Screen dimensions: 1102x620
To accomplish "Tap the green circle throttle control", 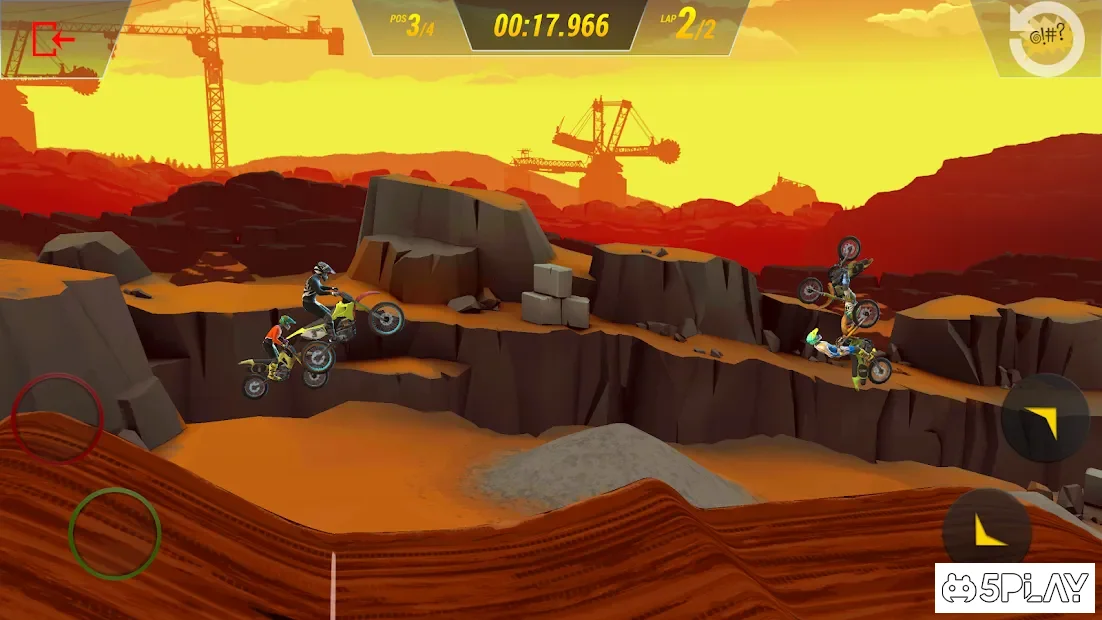I will pyautogui.click(x=115, y=533).
